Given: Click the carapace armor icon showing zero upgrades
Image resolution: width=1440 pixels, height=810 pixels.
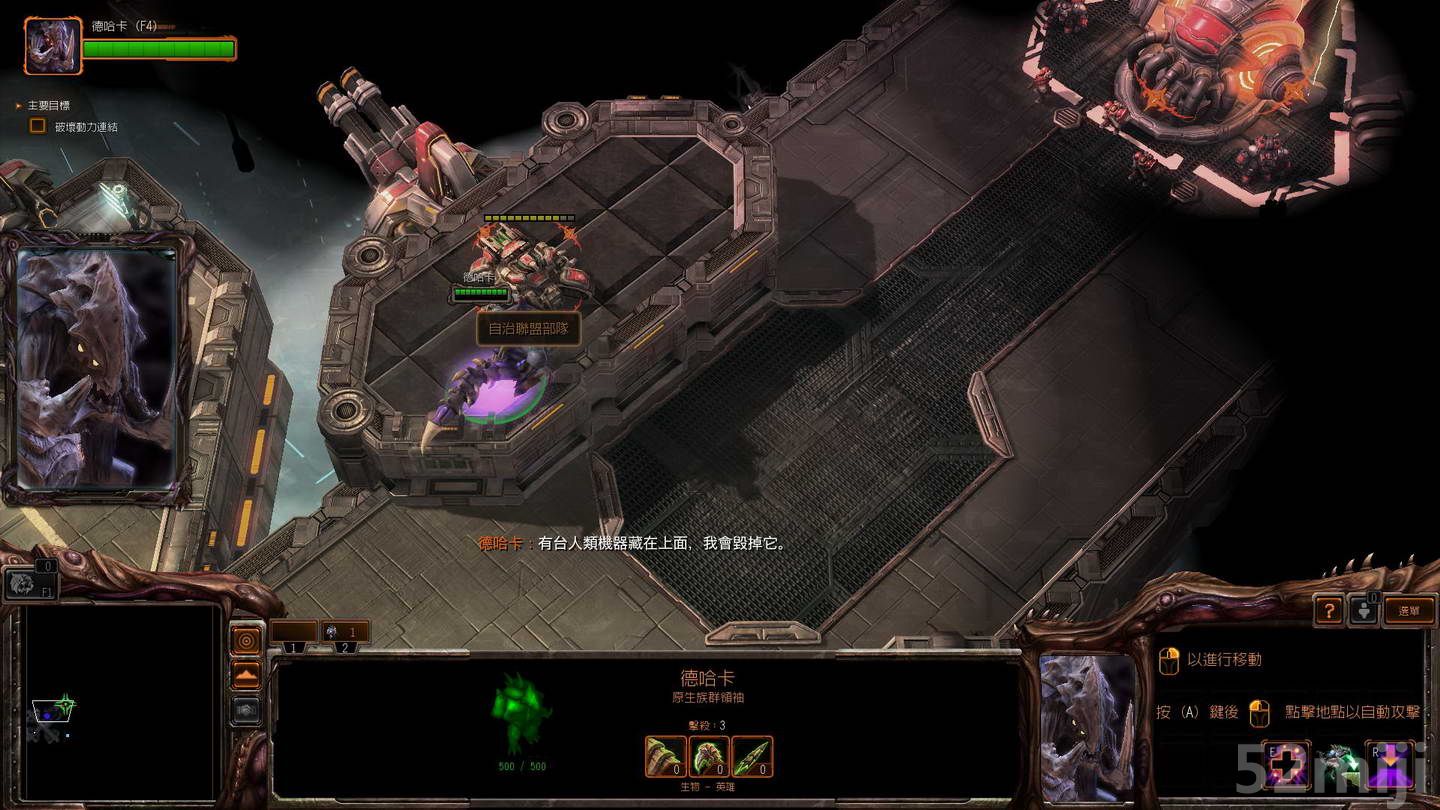Looking at the screenshot, I should 709,756.
